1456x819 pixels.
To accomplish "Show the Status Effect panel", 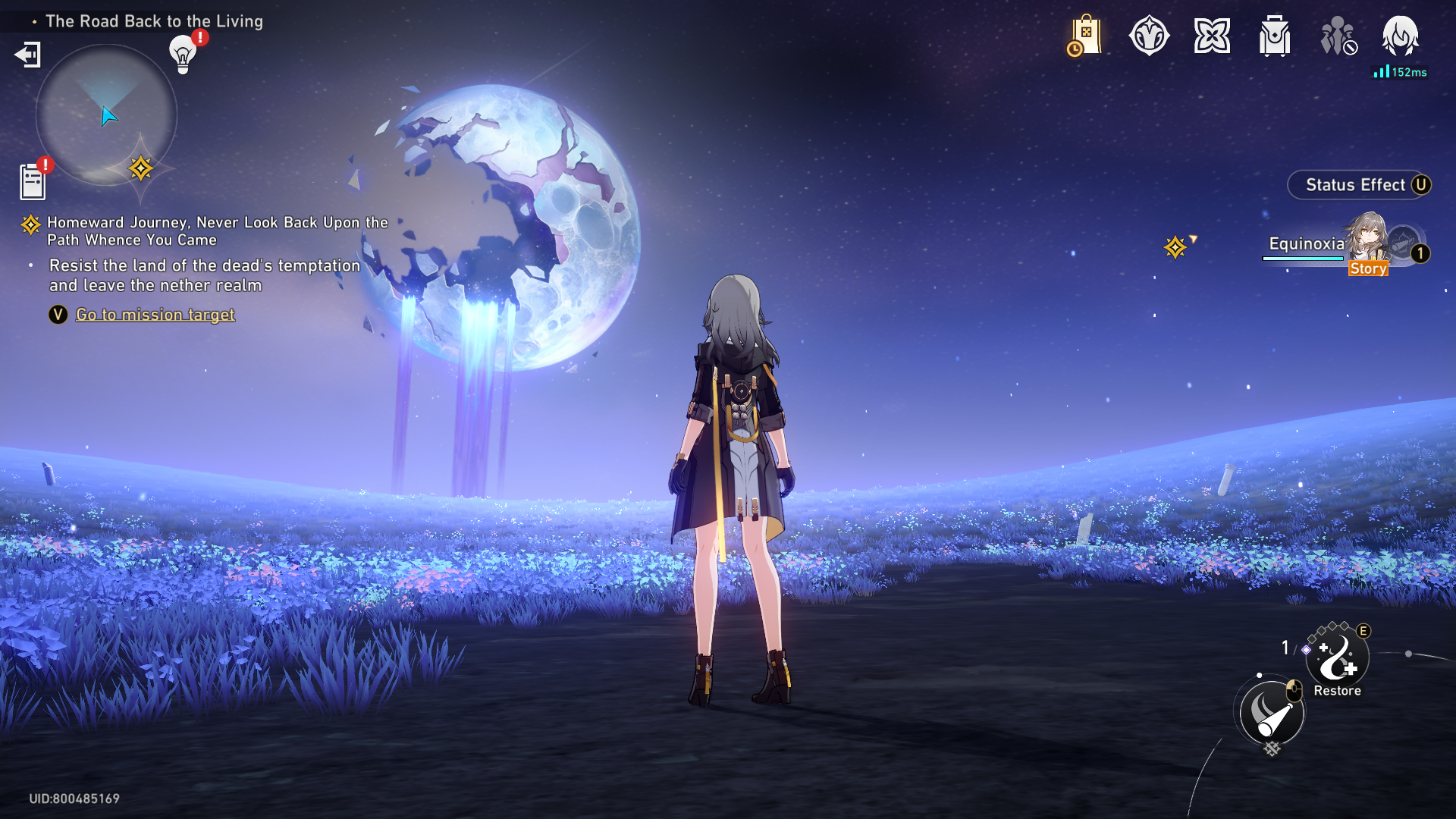I will (1357, 185).
